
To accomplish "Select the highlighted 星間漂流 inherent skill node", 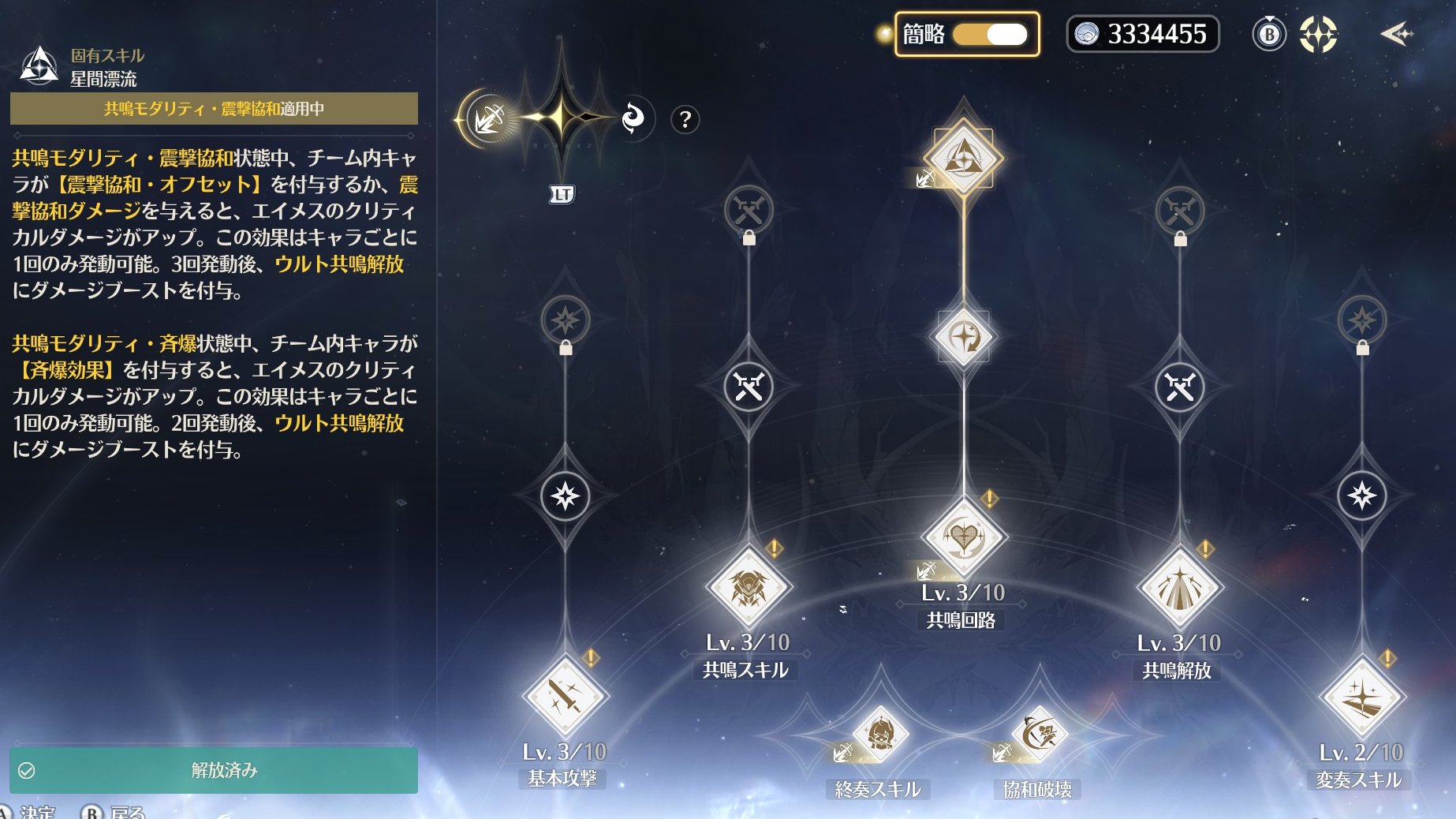I will pyautogui.click(x=963, y=156).
